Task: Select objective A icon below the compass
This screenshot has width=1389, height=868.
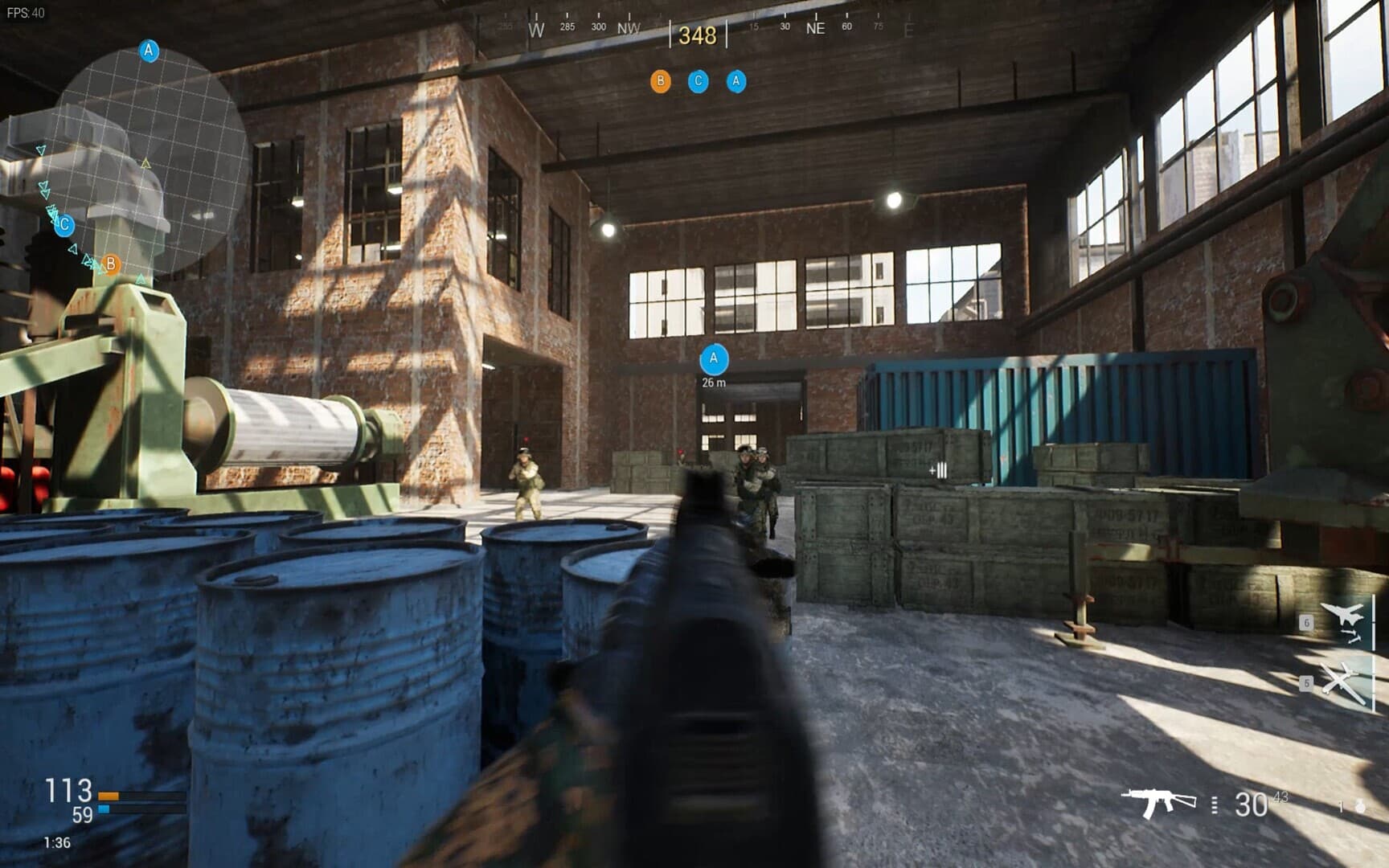Action: pyautogui.click(x=735, y=81)
